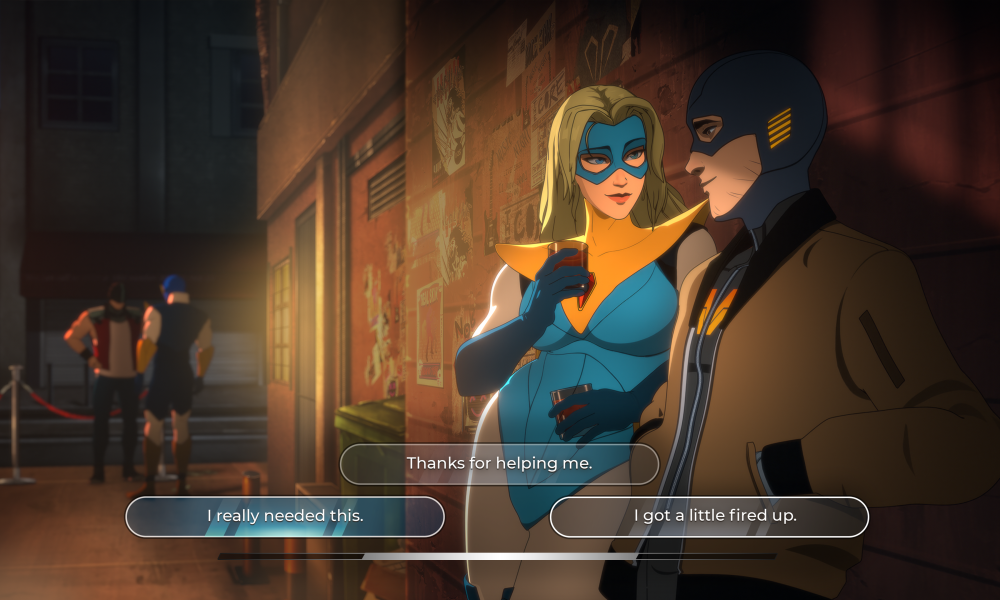Choose the reply "Thanks for helping me."
Image resolution: width=1000 pixels, height=600 pixels.
tap(499, 464)
